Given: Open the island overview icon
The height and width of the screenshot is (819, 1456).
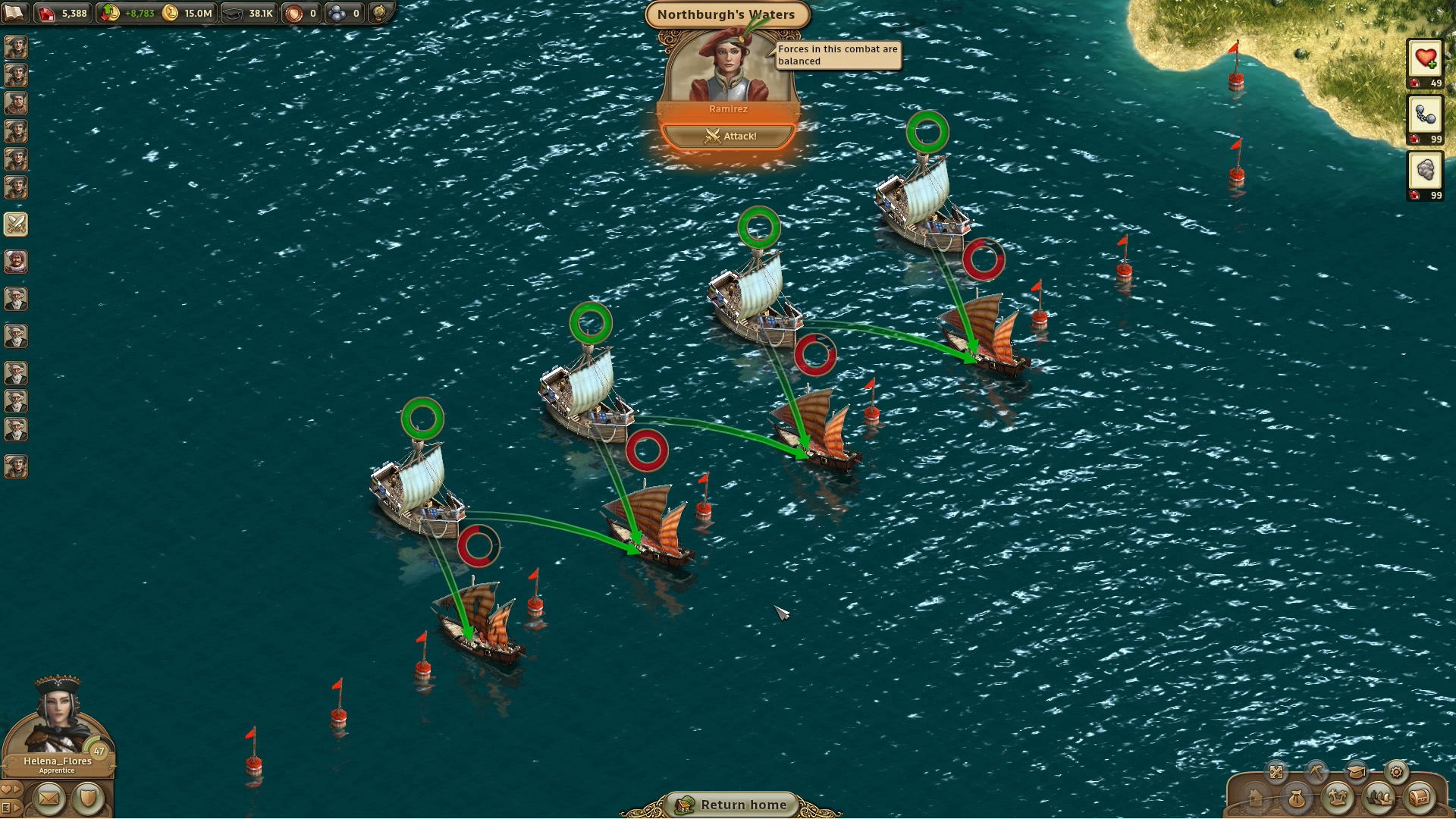Looking at the screenshot, I should point(1338,799).
